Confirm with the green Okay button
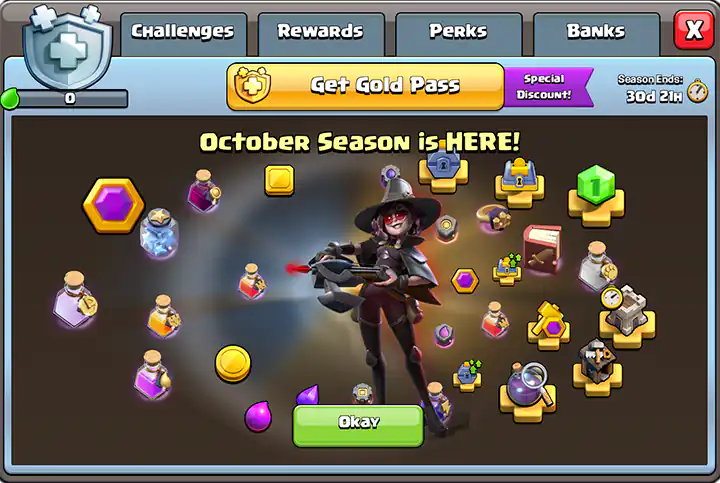Screen dimensions: 720x483 358,424
